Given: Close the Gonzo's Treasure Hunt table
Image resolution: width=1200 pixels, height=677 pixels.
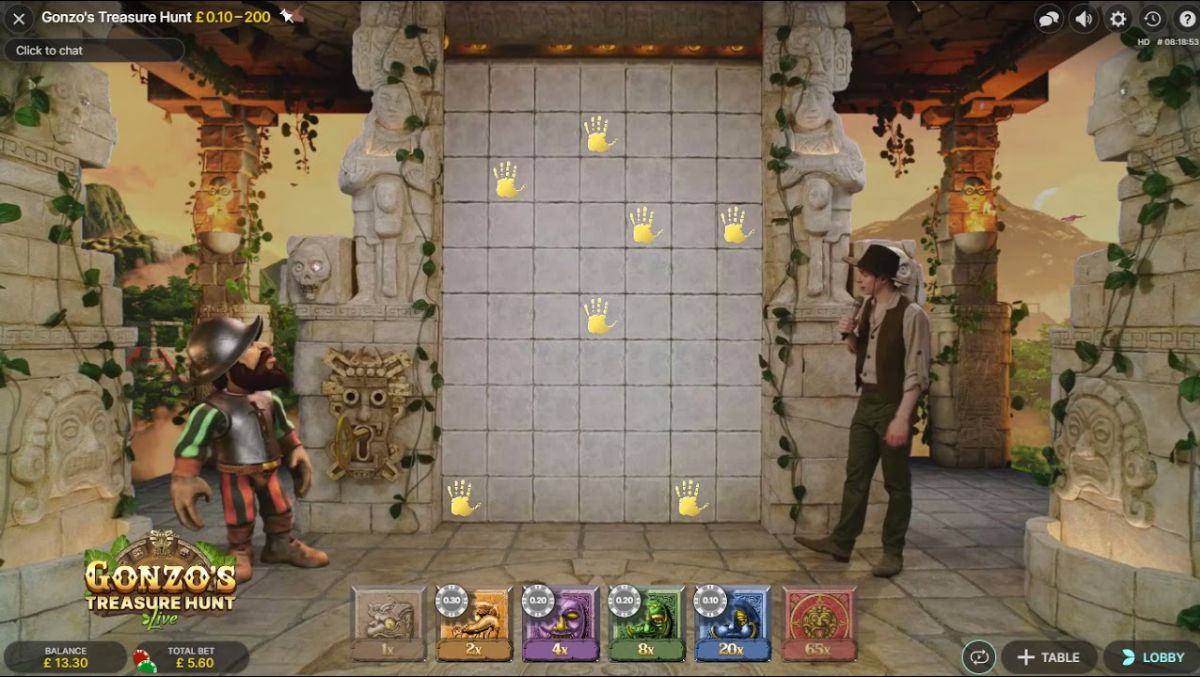Looking at the screenshot, I should (x=18, y=18).
